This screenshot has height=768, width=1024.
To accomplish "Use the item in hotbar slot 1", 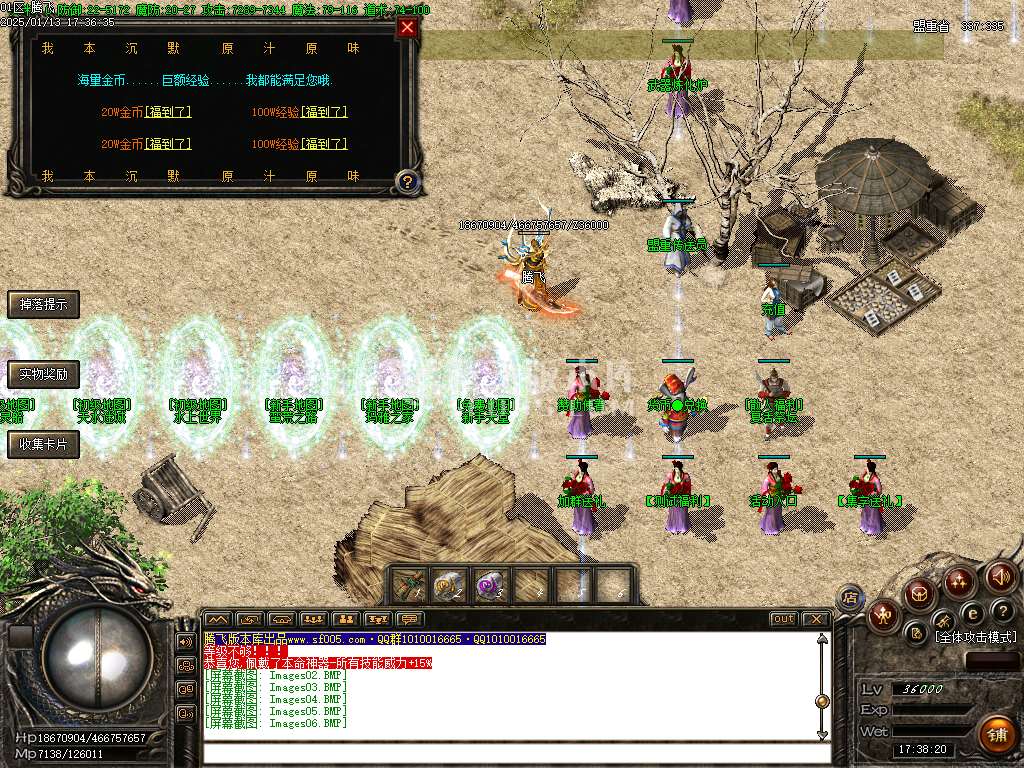I will pyautogui.click(x=410, y=585).
